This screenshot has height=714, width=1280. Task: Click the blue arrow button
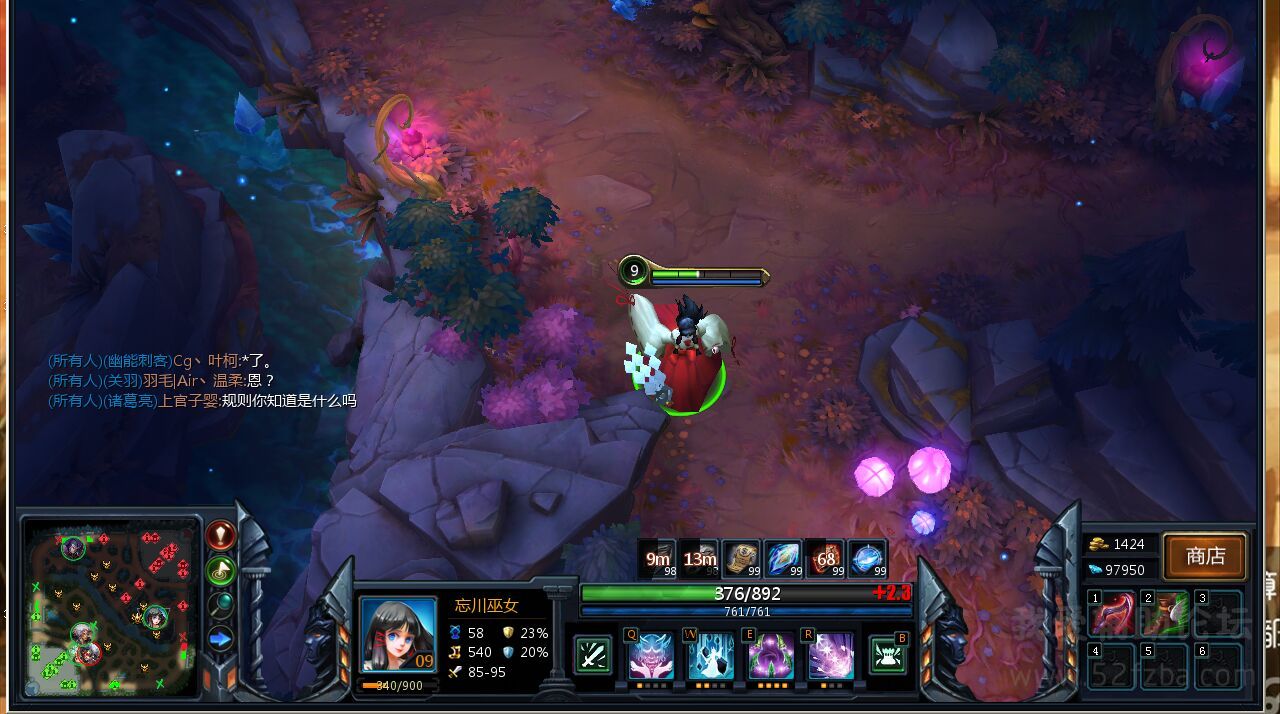tap(220, 638)
